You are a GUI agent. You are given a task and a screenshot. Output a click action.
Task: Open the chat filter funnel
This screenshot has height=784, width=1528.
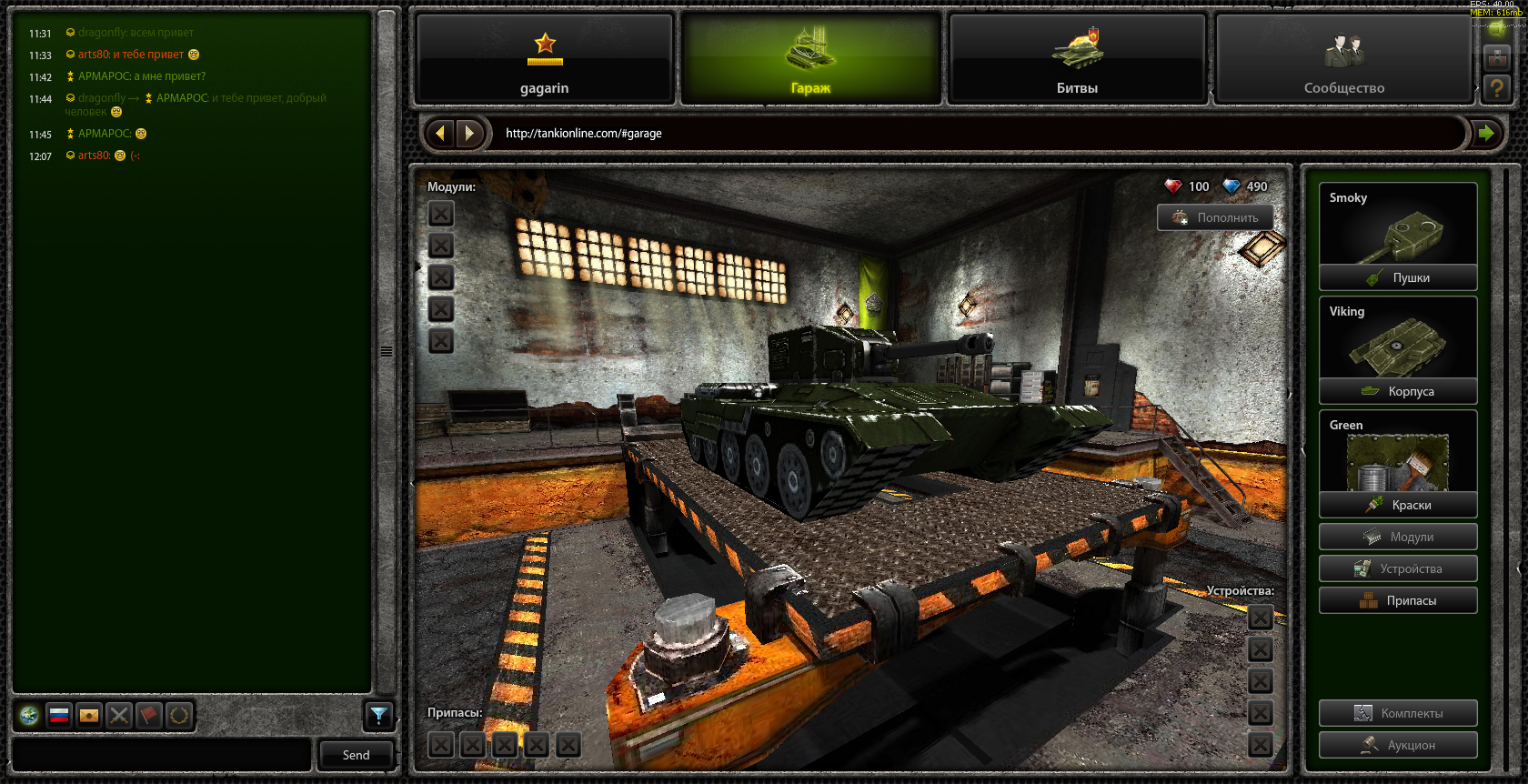point(378,717)
